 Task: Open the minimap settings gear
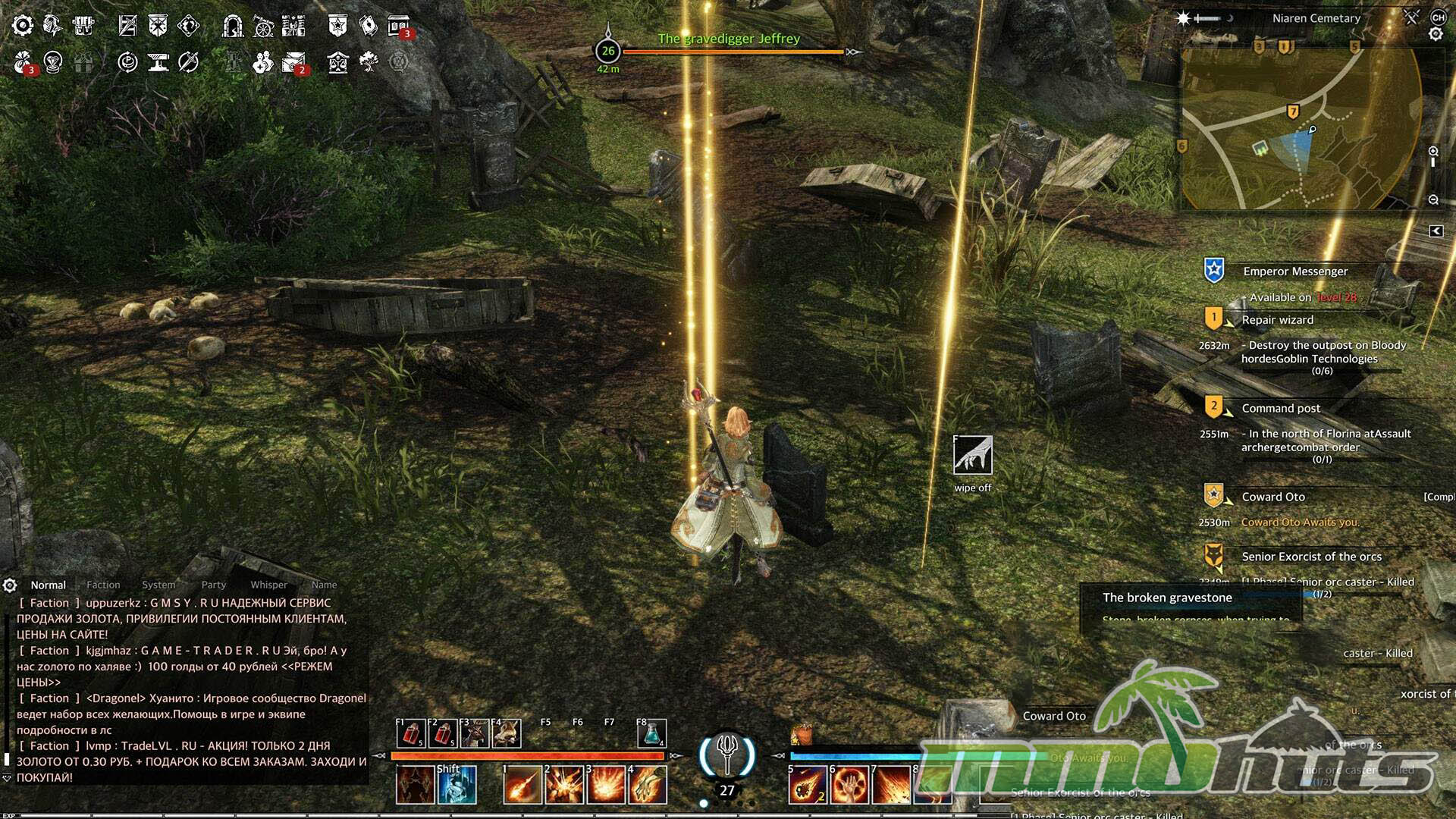[1436, 34]
